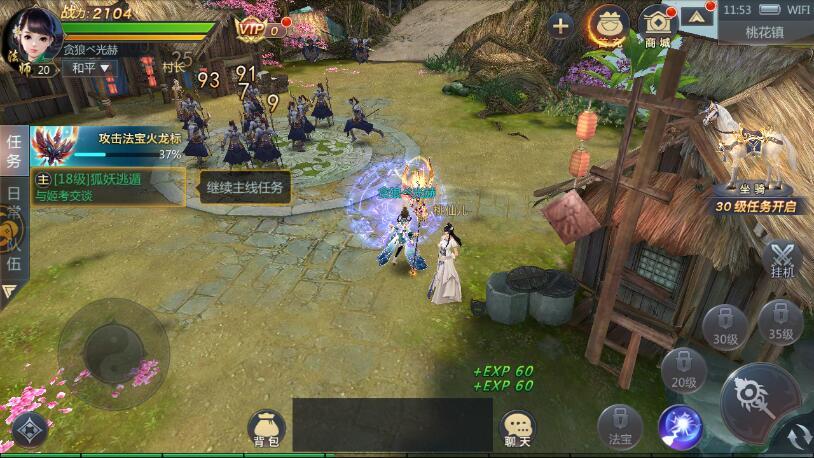Screen dimensions: 814x458
Task: Open the 背包 bag
Action: click(266, 428)
